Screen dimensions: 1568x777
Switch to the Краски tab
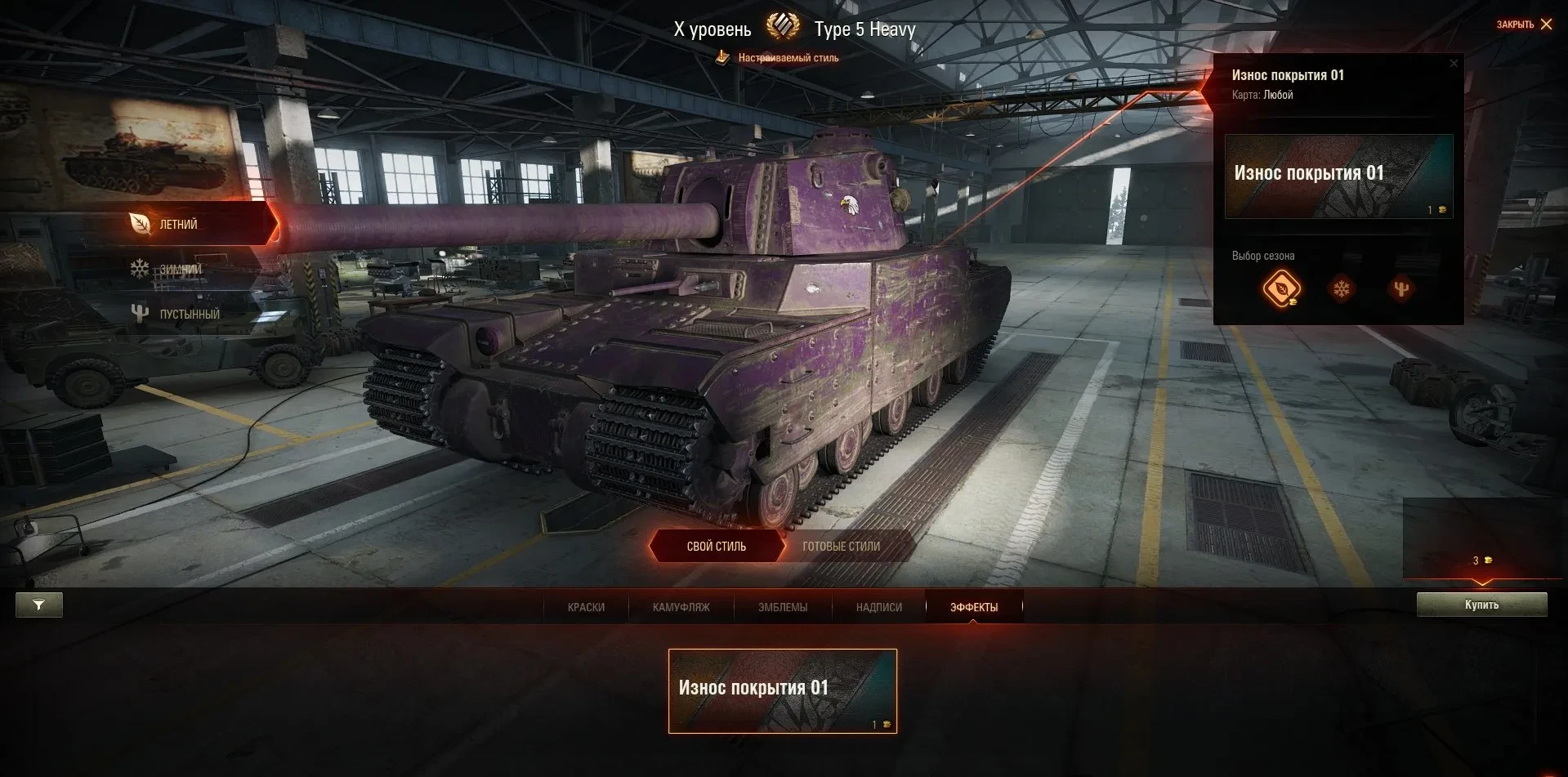(x=586, y=607)
